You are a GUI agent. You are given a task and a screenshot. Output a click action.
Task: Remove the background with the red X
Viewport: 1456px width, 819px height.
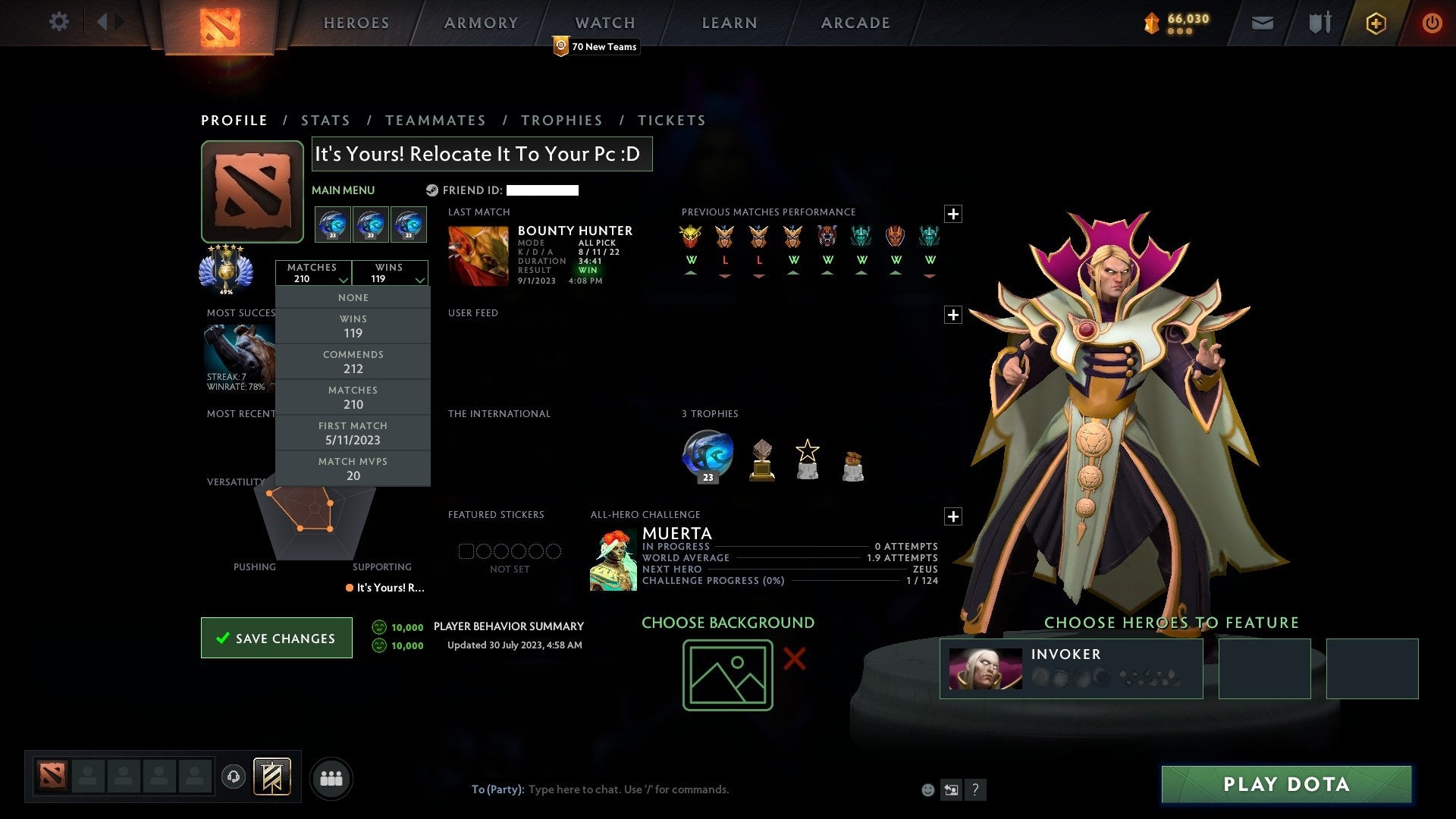(x=794, y=658)
